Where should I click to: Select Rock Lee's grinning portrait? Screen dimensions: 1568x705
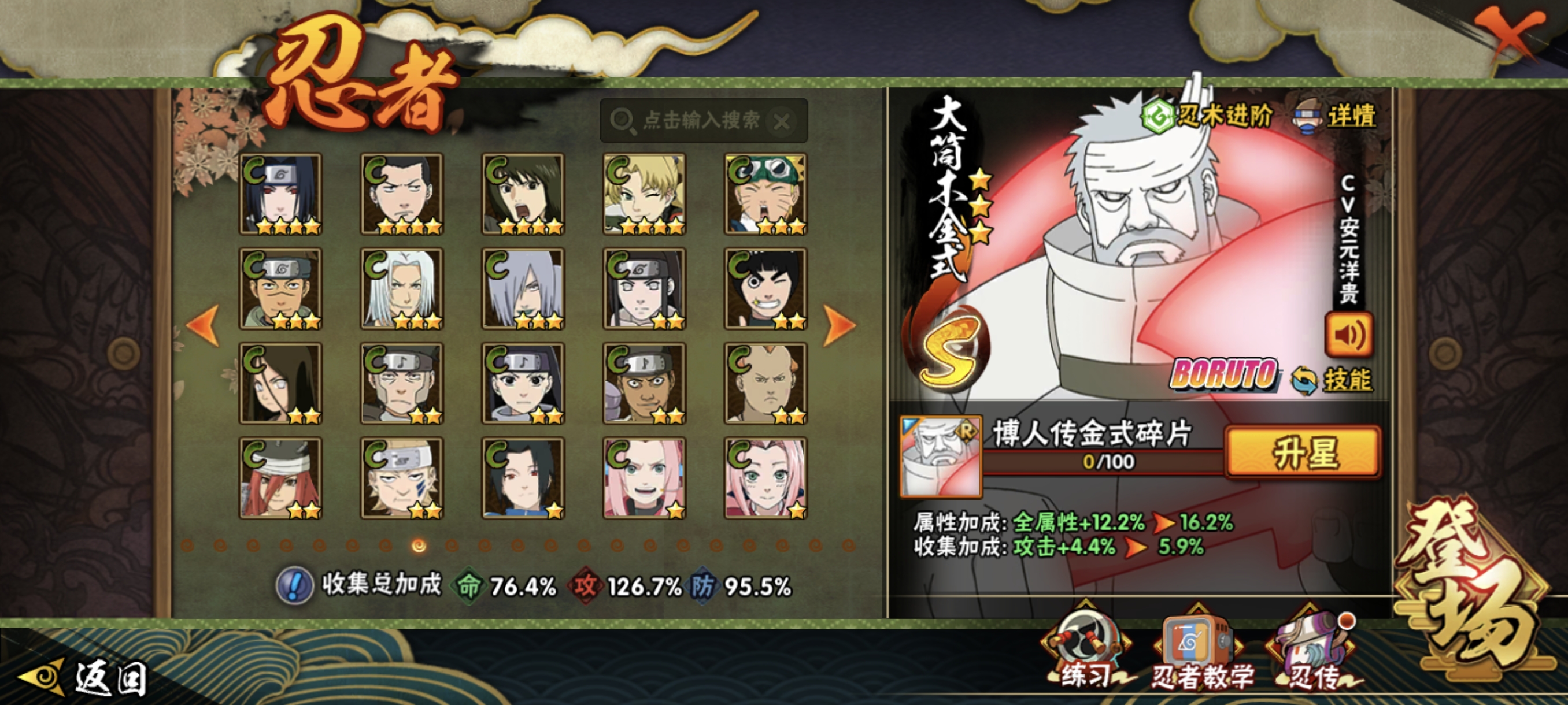pyautogui.click(x=765, y=289)
